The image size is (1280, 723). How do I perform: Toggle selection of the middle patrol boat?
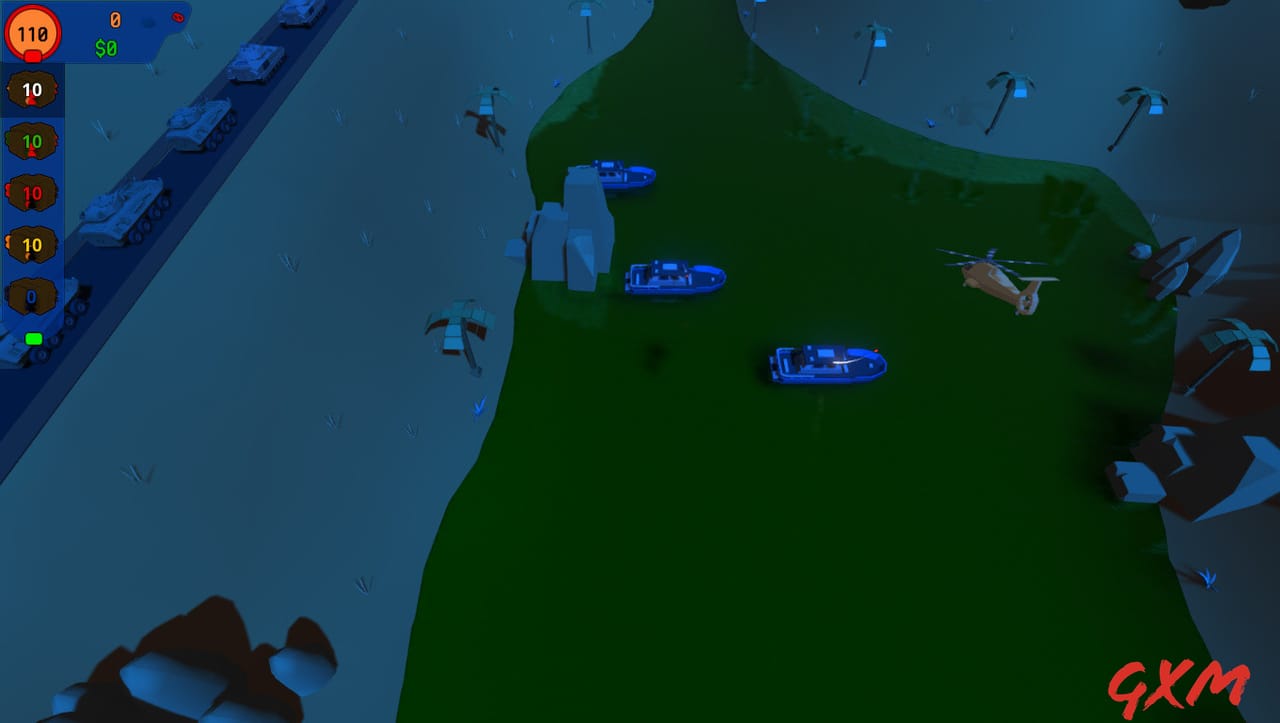[x=675, y=278]
